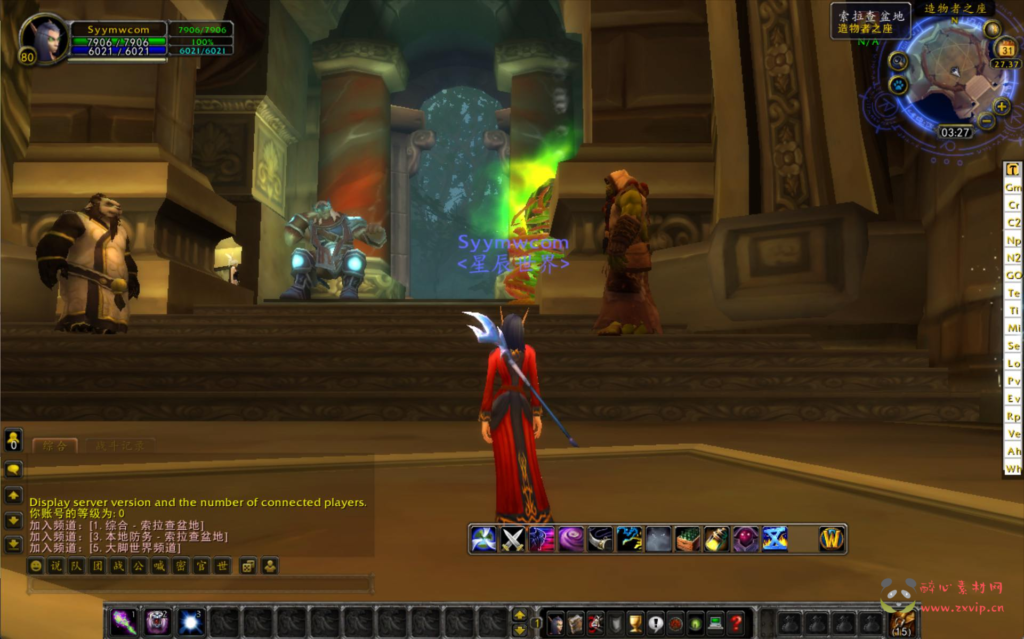Click the chat input box
The image size is (1024, 639).
point(200,585)
